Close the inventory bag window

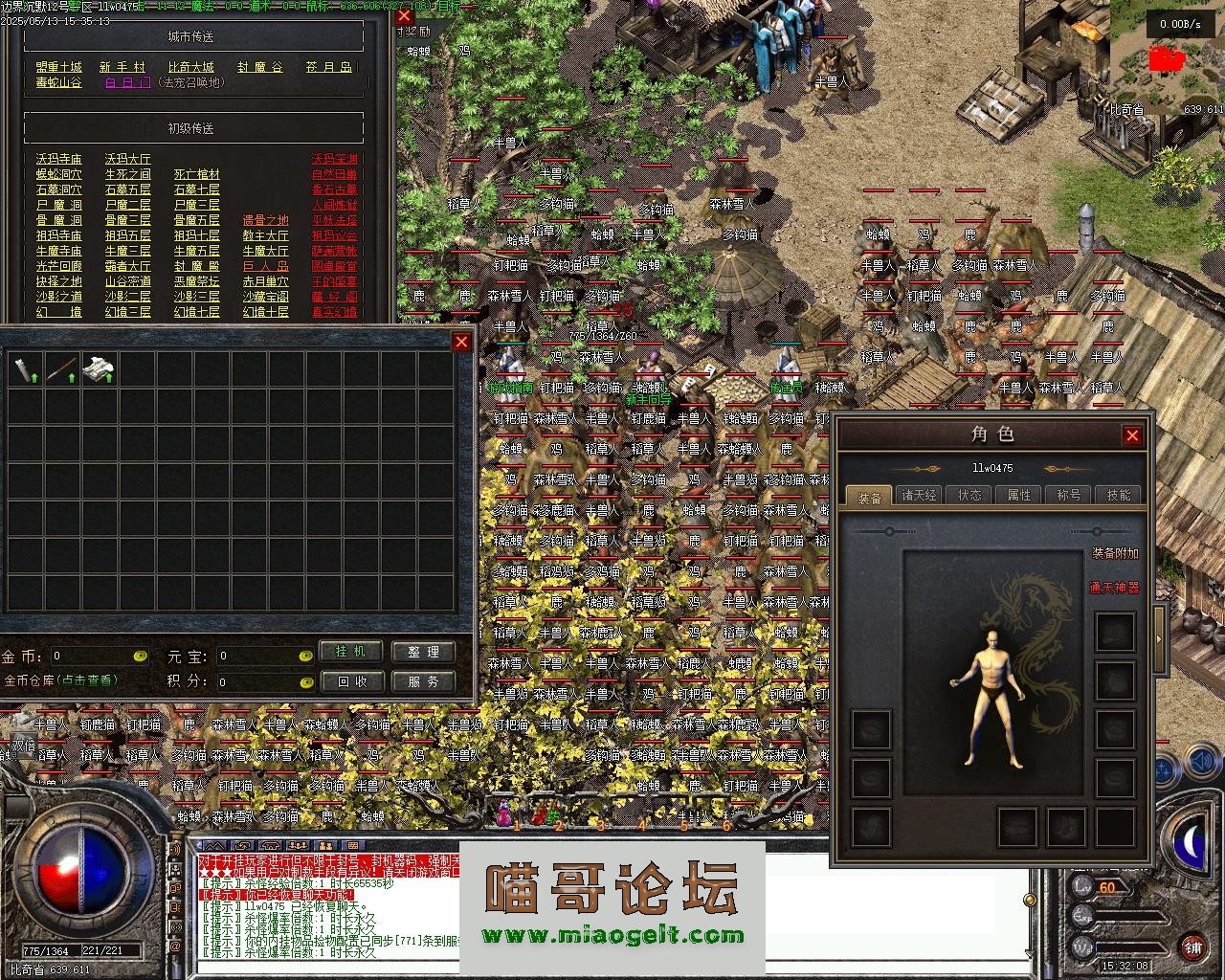462,343
